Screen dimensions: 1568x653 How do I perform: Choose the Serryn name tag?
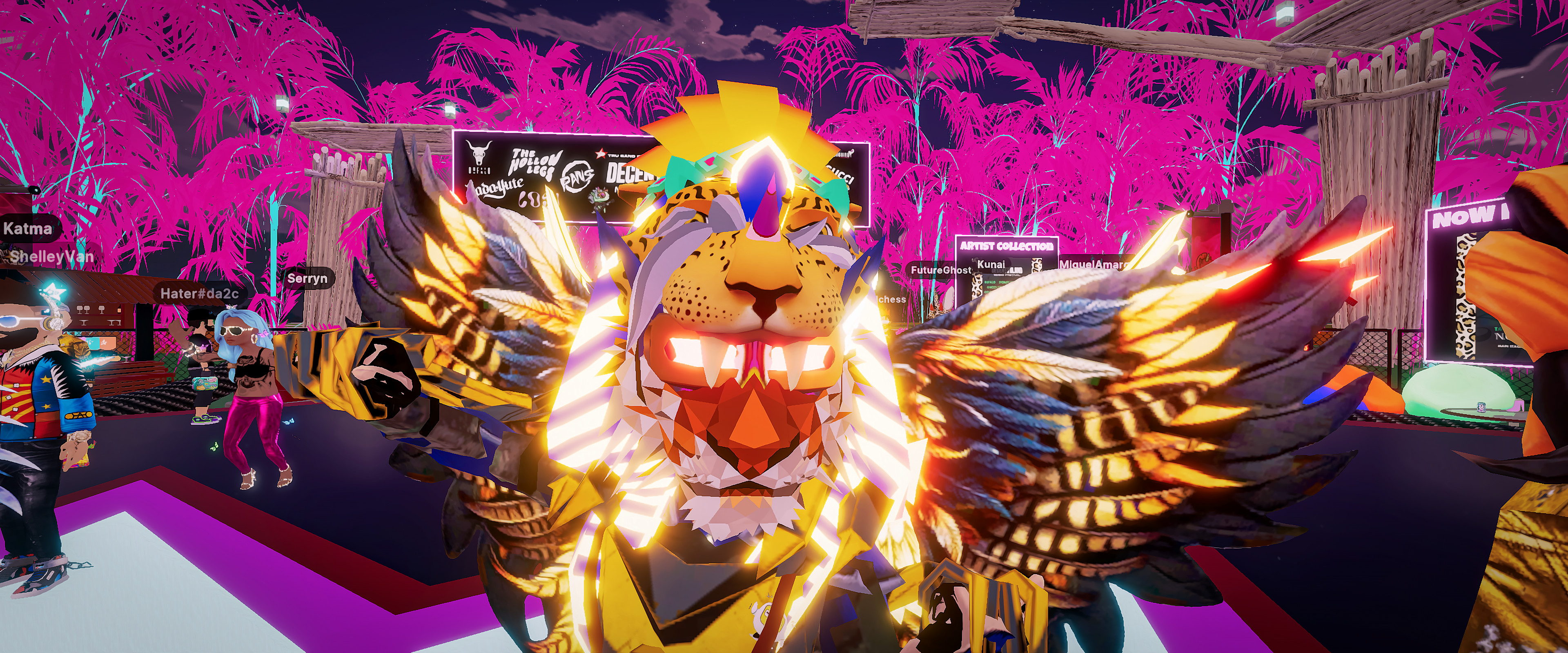click(307, 279)
